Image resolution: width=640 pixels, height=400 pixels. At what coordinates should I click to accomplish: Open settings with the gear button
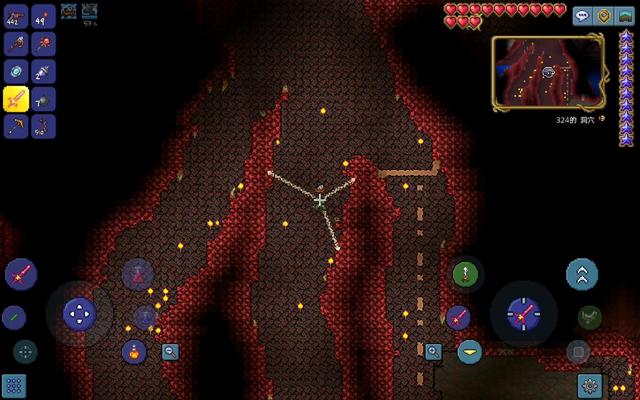[589, 385]
